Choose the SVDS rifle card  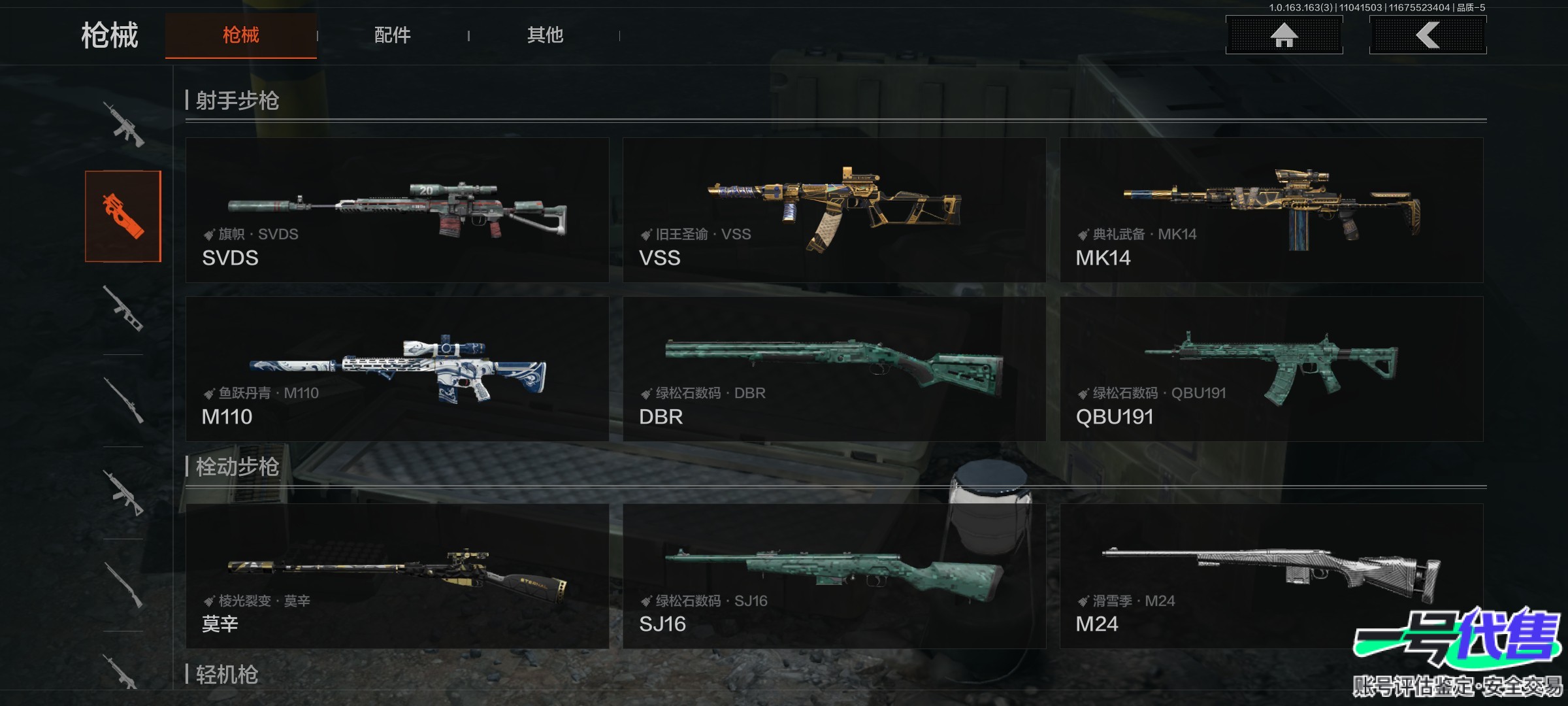(397, 210)
